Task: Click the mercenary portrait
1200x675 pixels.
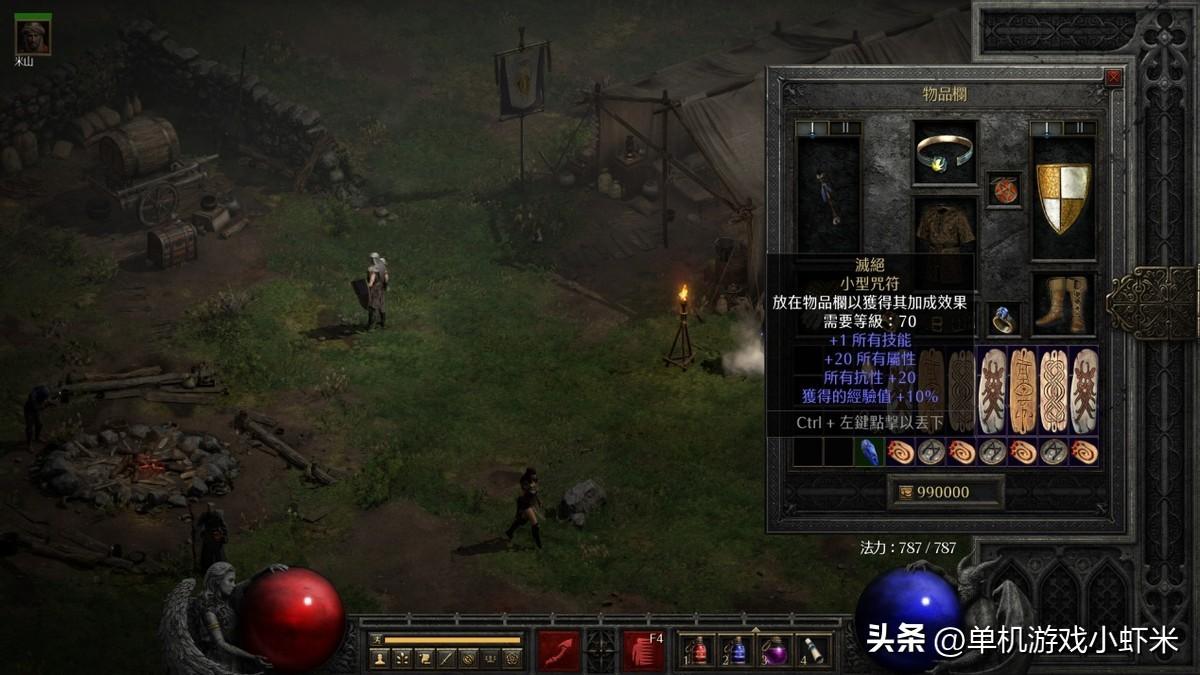Action: point(33,37)
